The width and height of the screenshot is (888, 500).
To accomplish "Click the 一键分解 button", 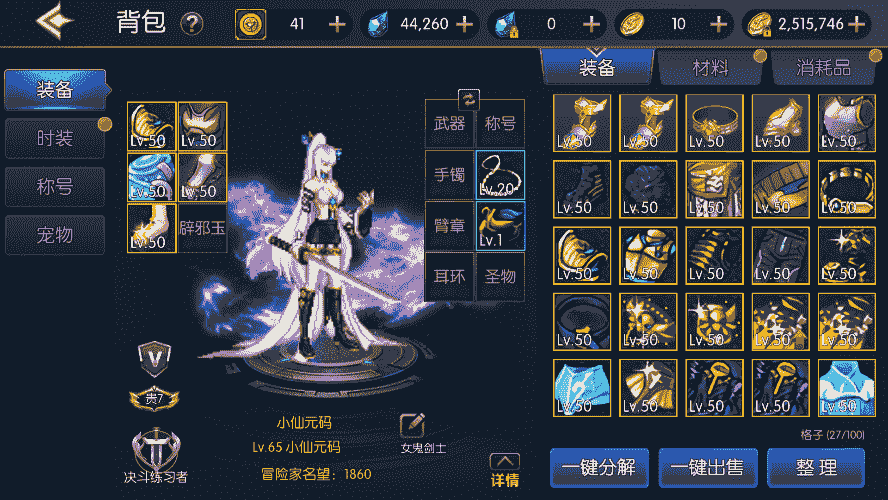I will 599,467.
